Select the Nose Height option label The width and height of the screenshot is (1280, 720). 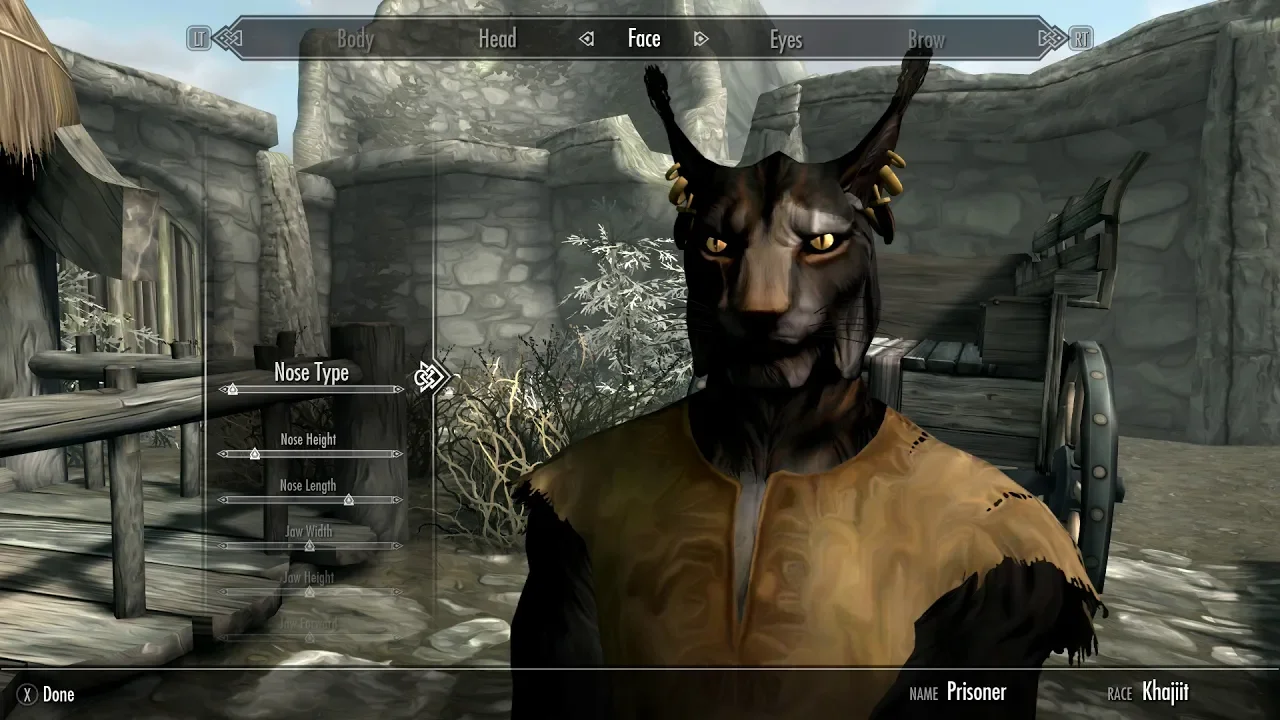coord(308,439)
